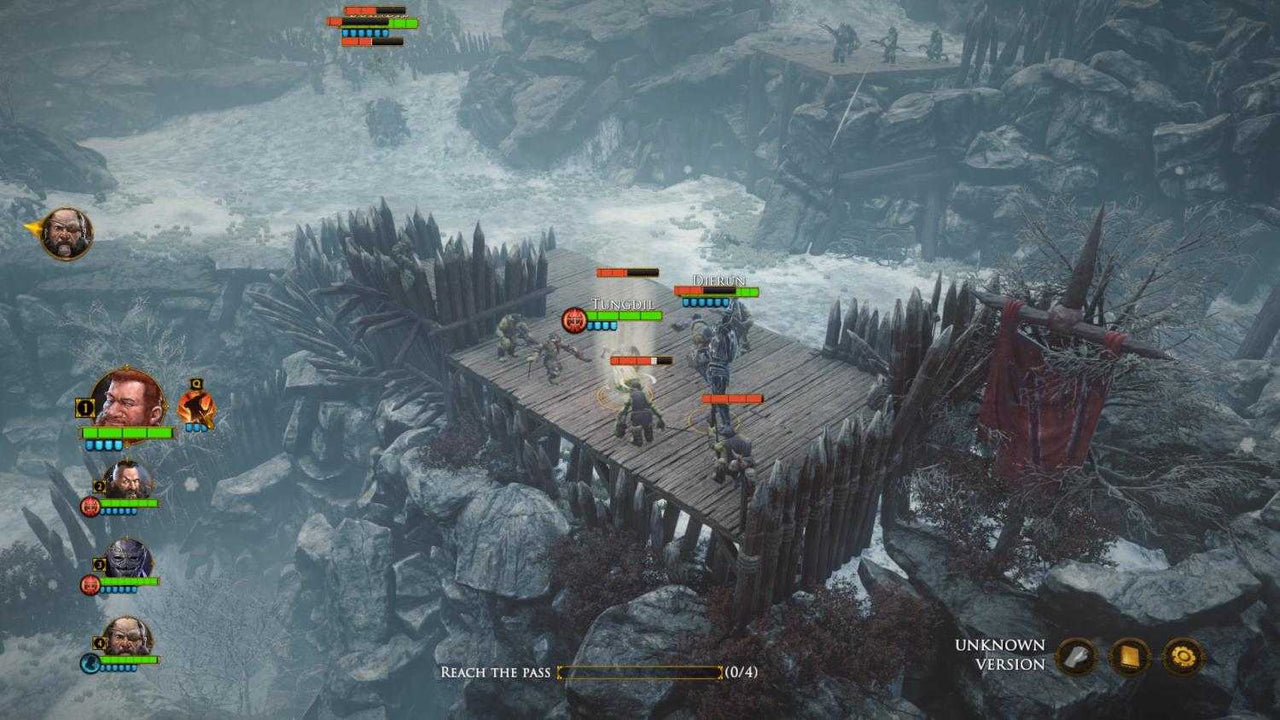This screenshot has height=720, width=1280.
Task: Click the red crest icon beside Tungdil's nameplate
Action: [574, 320]
